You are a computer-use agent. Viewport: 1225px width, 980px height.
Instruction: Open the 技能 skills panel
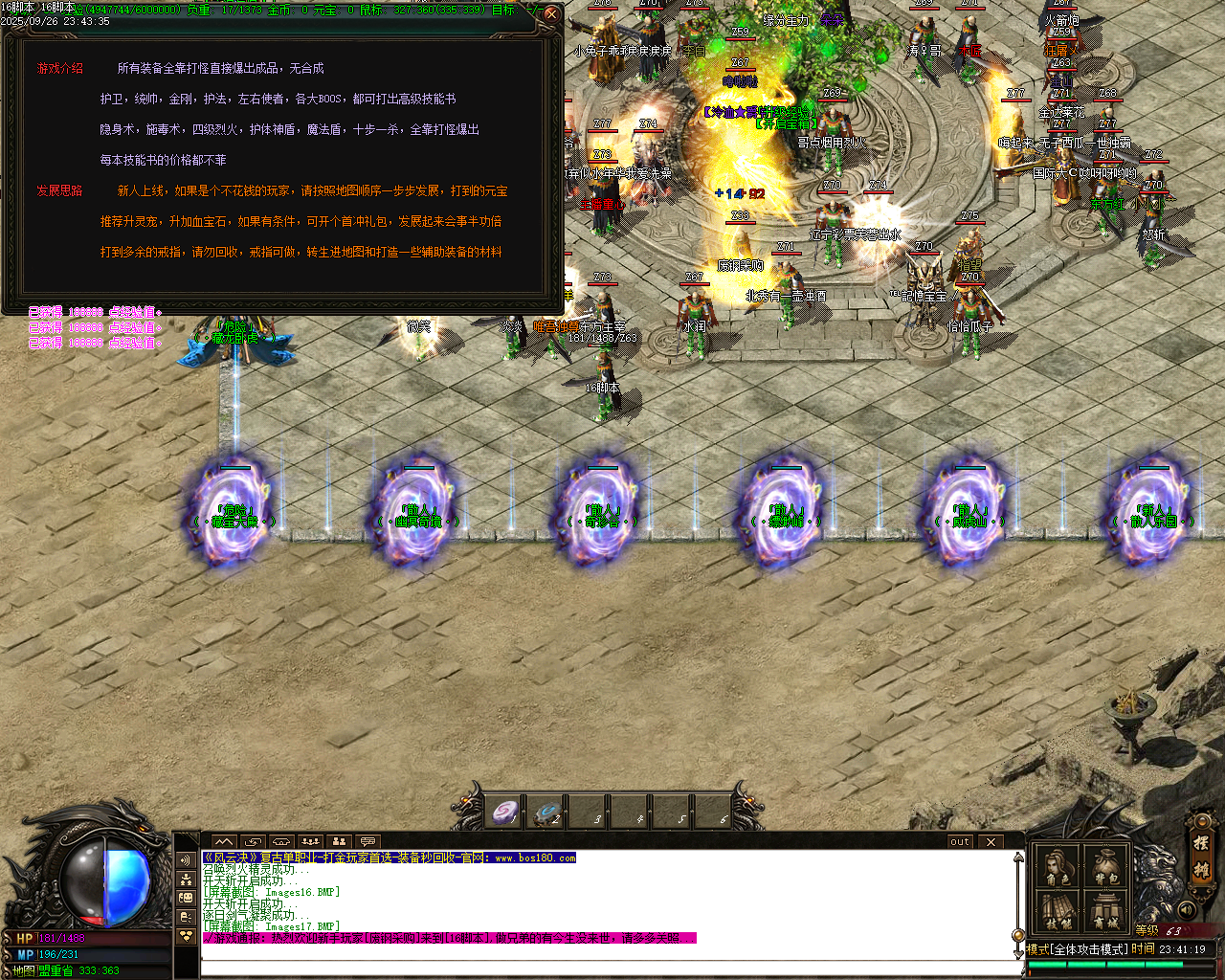tap(1058, 911)
